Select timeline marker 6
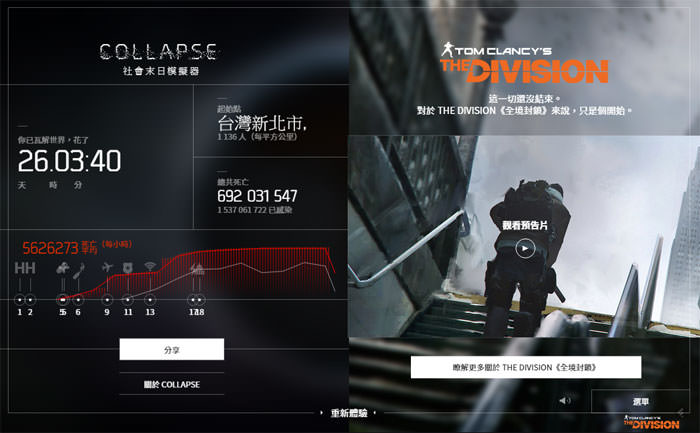Image resolution: width=700 pixels, height=433 pixels. click(x=78, y=299)
